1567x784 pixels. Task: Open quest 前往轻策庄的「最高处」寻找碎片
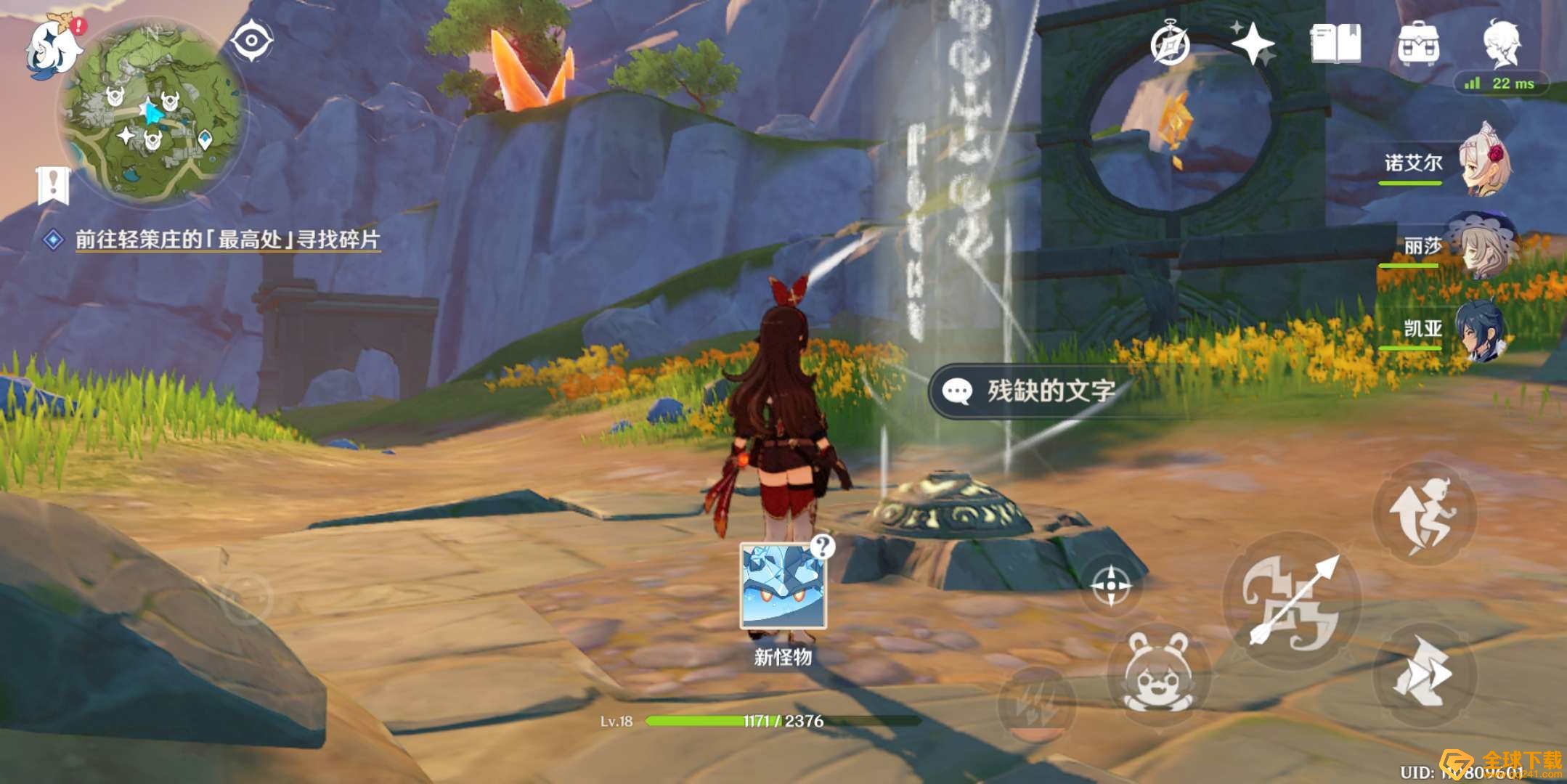click(227, 239)
